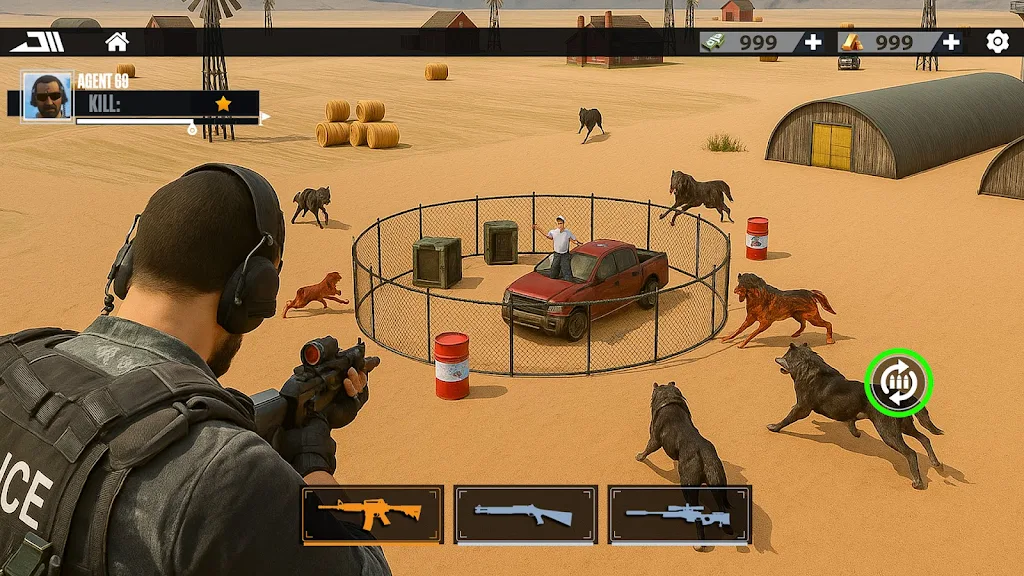Click the game logo in top bar
The height and width of the screenshot is (576, 1024).
[37, 42]
